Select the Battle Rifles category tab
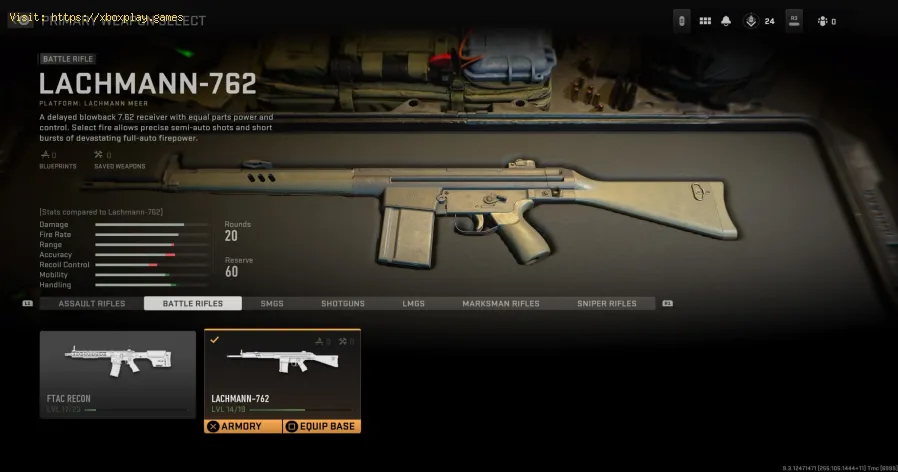The width and height of the screenshot is (898, 472). point(192,303)
